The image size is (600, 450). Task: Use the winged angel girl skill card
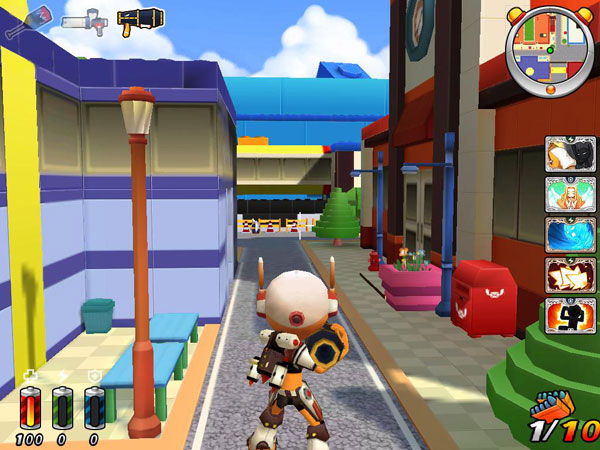tap(570, 194)
